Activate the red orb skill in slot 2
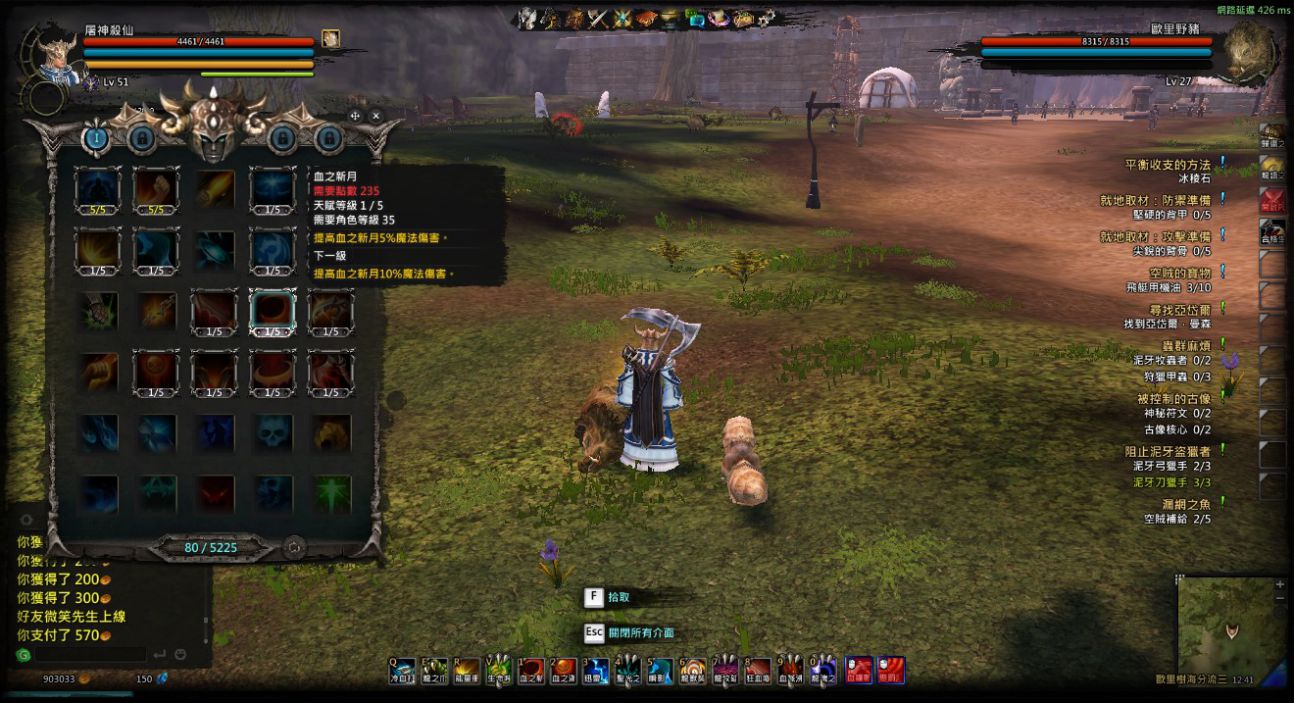 (564, 670)
